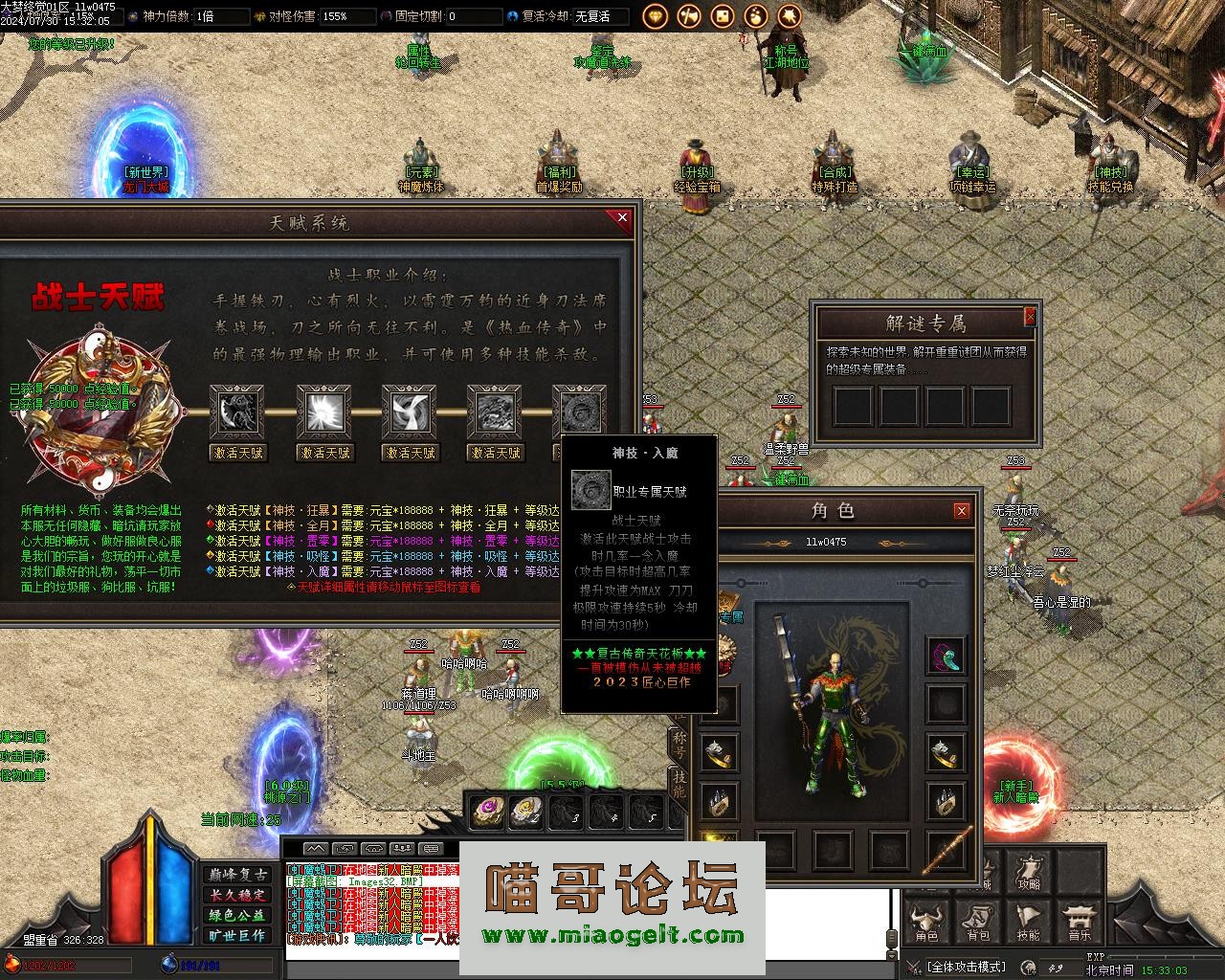Open the potion flask icon menu

pyautogui.click(x=756, y=15)
